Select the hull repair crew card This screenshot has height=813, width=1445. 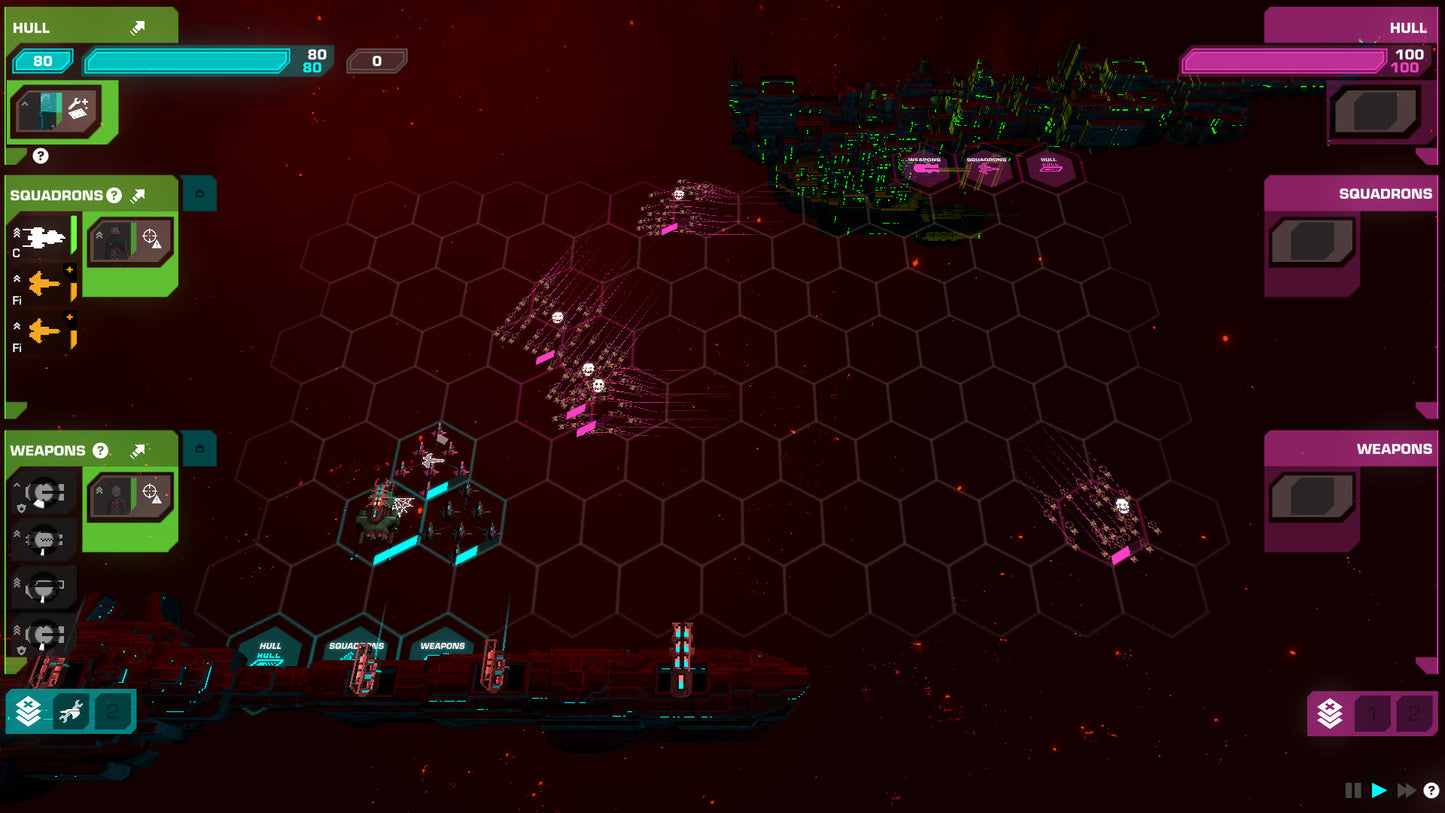click(x=58, y=109)
